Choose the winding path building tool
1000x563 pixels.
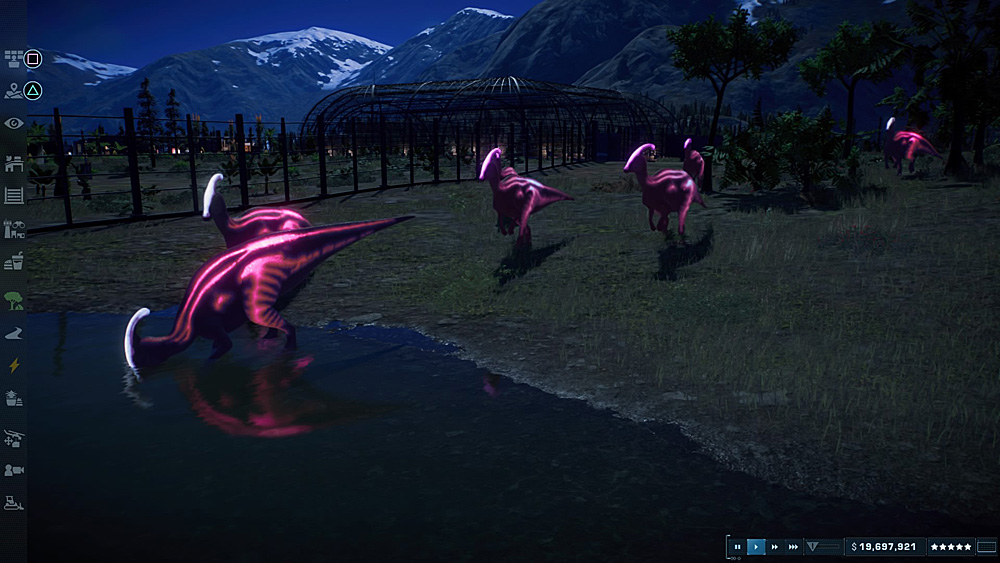[x=14, y=332]
